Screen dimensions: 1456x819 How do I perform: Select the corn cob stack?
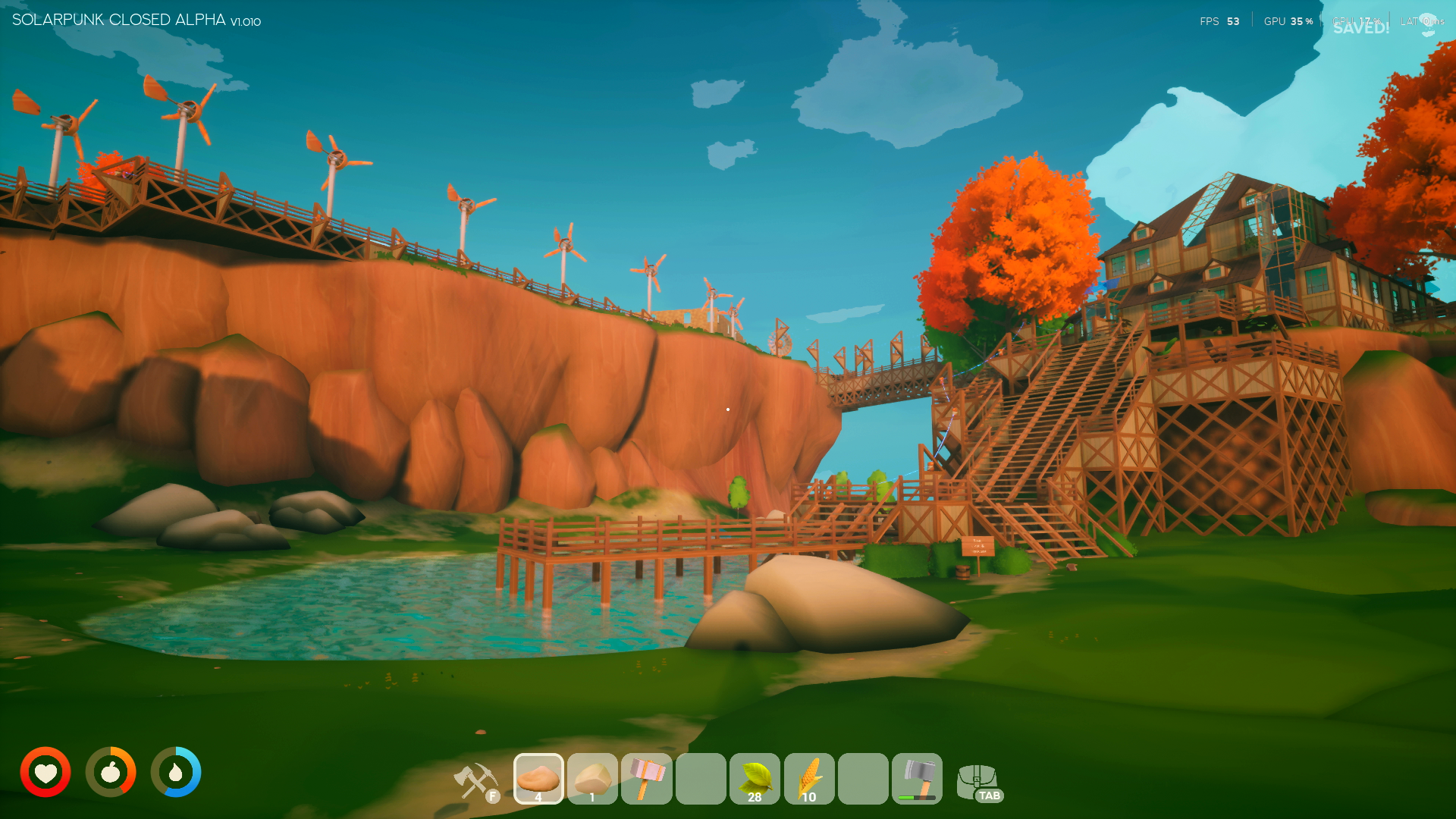pyautogui.click(x=809, y=778)
